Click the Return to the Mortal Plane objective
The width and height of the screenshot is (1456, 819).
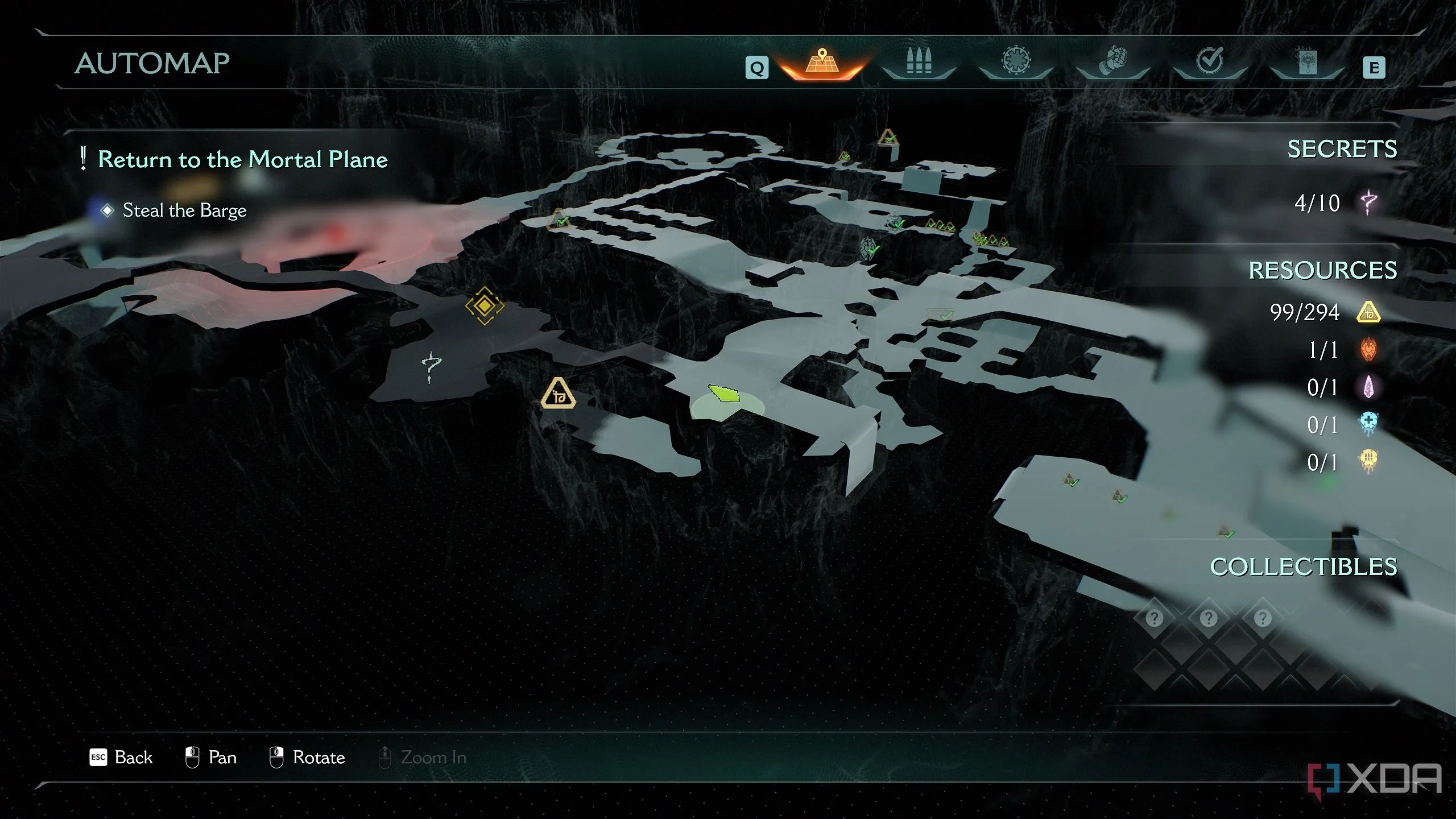click(x=242, y=159)
